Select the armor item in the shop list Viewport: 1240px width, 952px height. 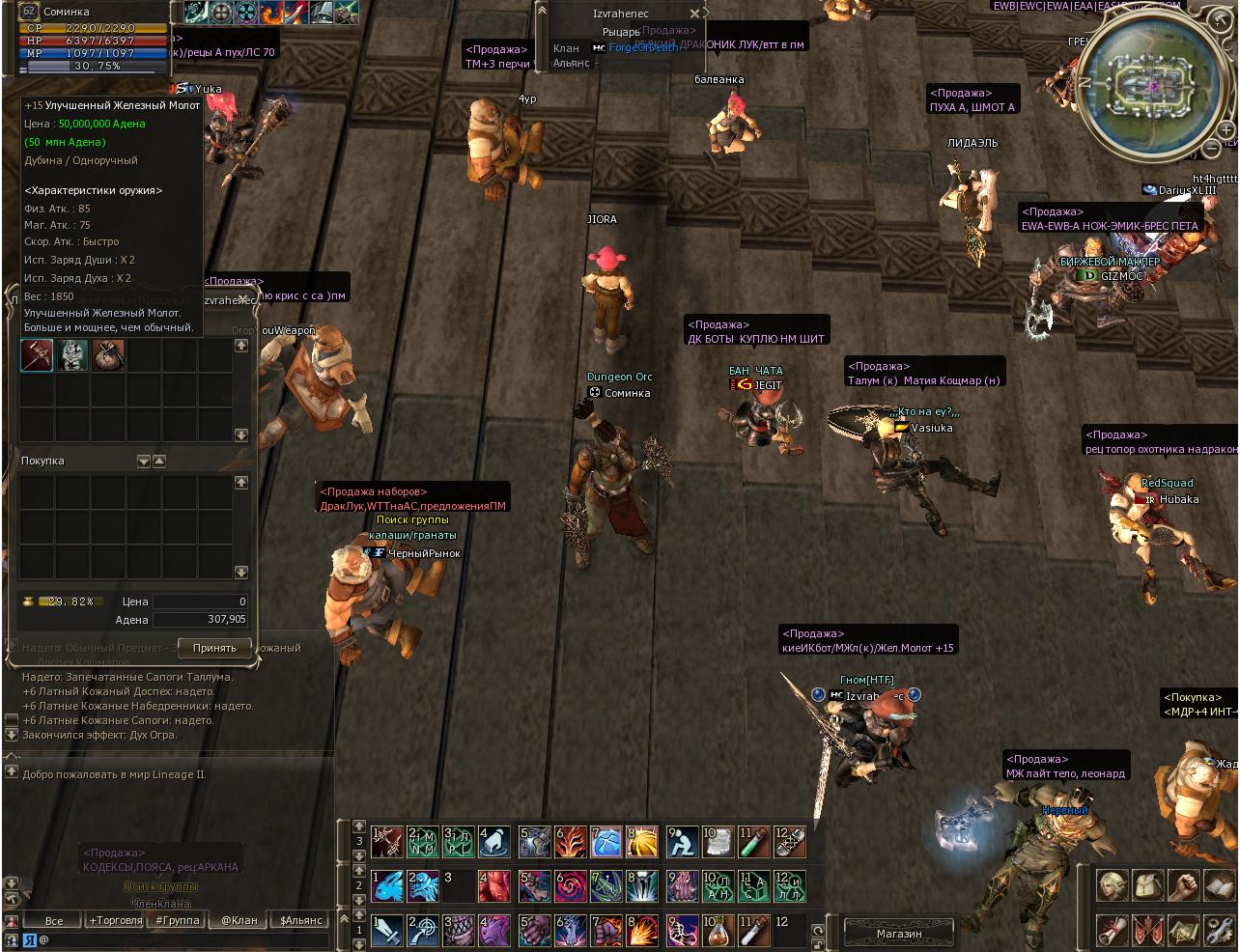tap(72, 355)
